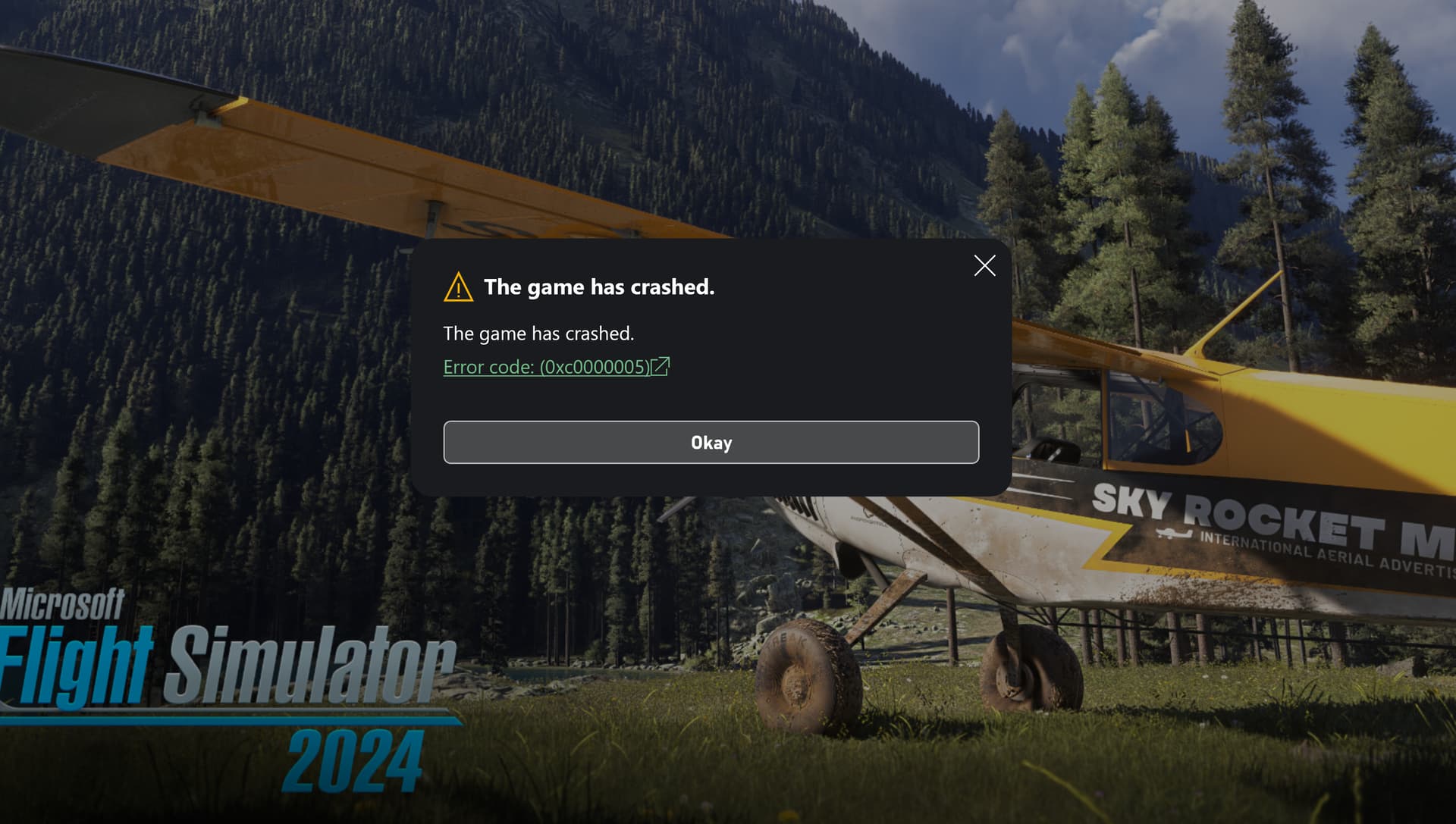Select the warning symbol in dialog header

[458, 287]
